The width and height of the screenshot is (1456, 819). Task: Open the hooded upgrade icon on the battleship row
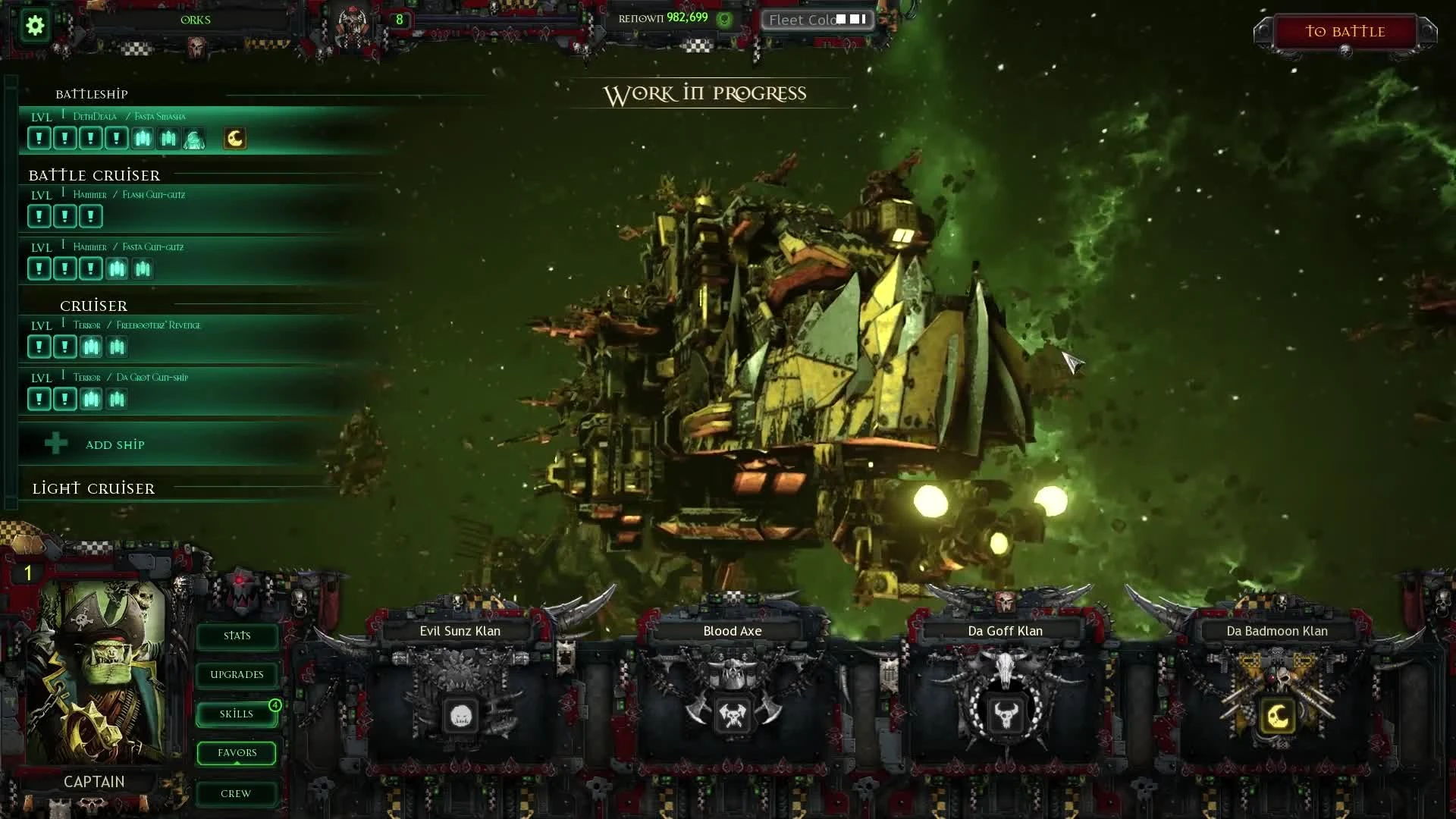pos(194,138)
